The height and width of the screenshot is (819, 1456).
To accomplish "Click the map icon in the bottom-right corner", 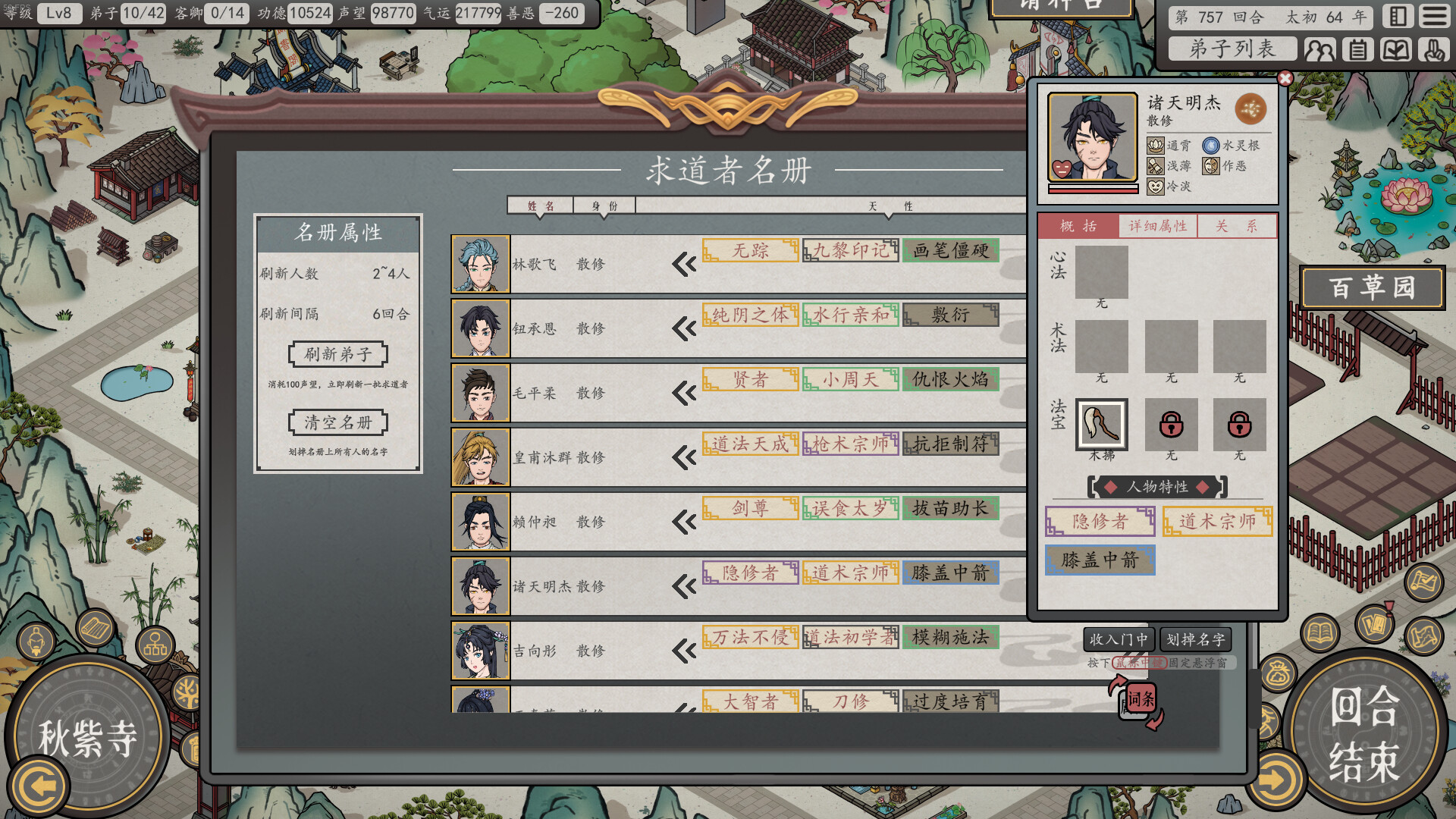I will point(1423,634).
